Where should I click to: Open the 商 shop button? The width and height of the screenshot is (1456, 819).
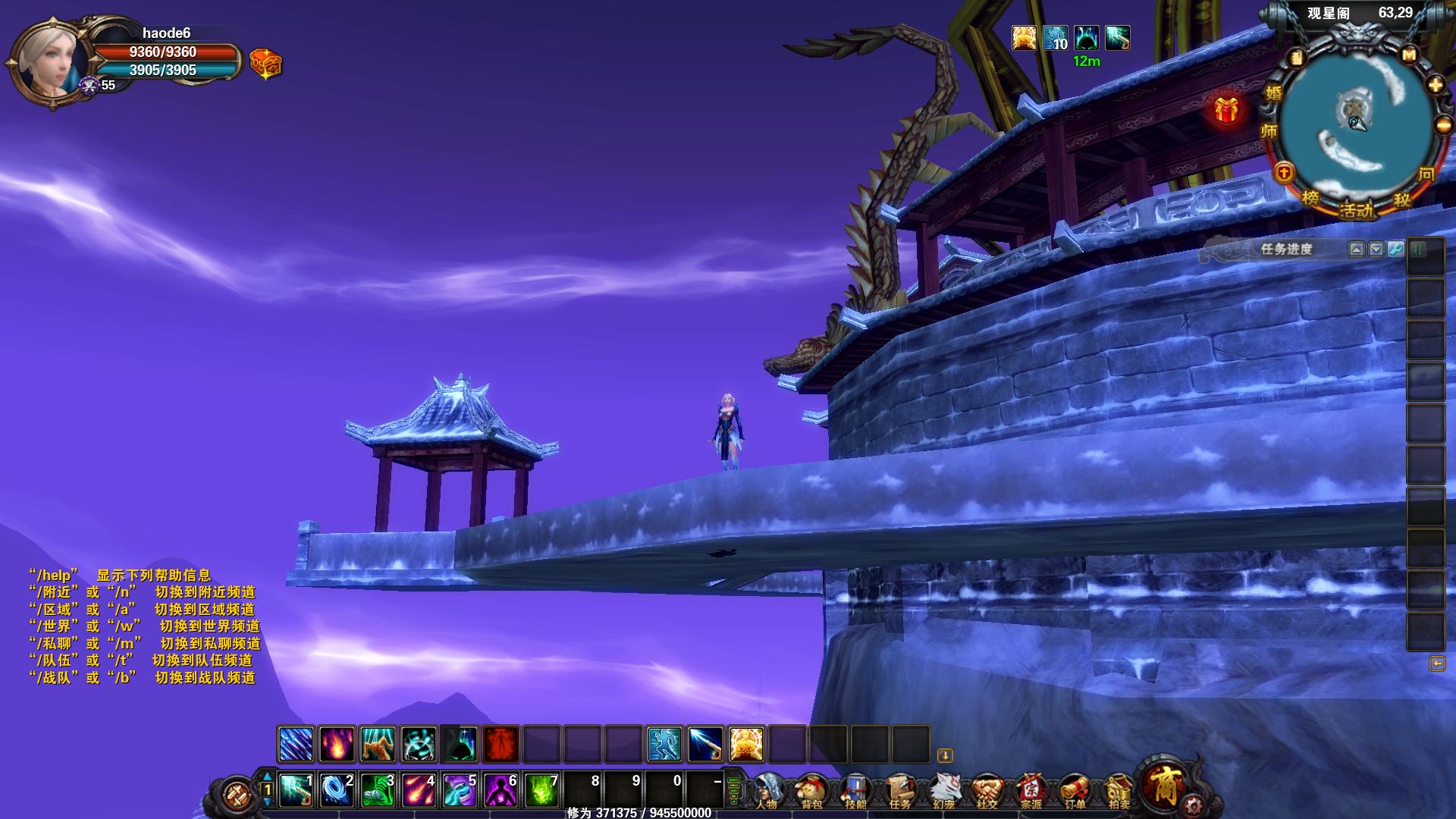coord(1164,785)
